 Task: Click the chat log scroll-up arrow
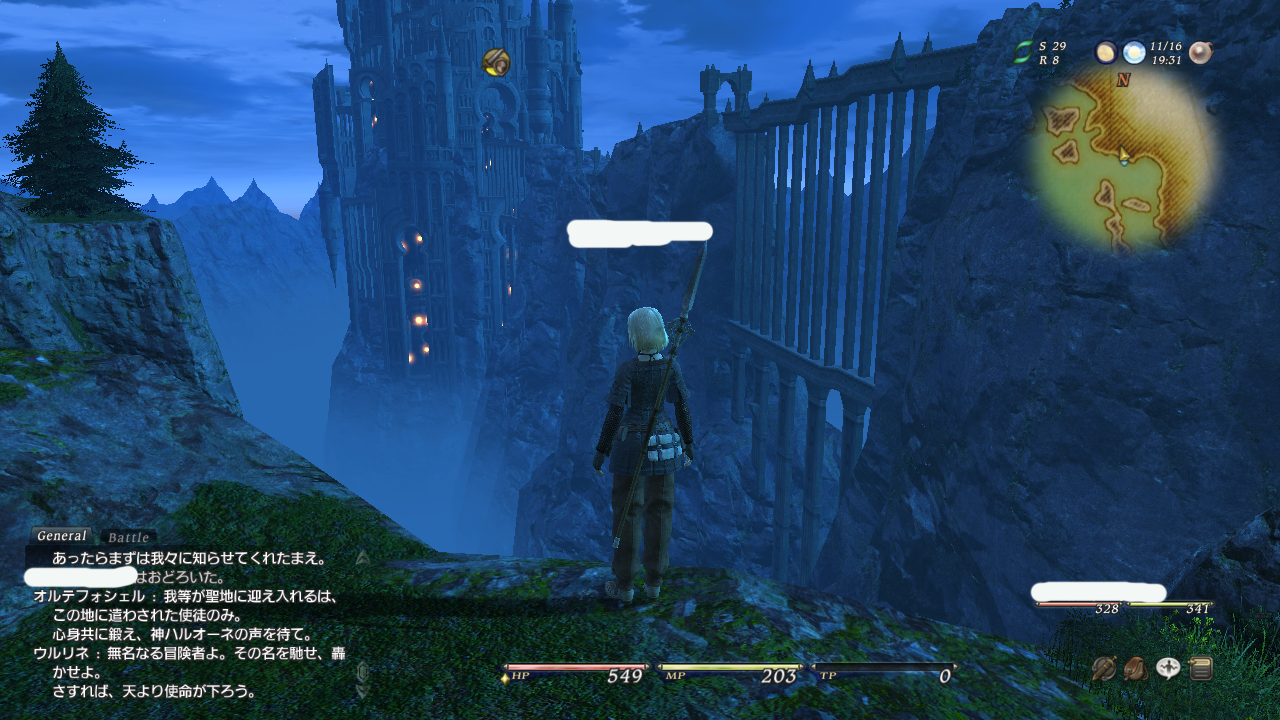362,557
